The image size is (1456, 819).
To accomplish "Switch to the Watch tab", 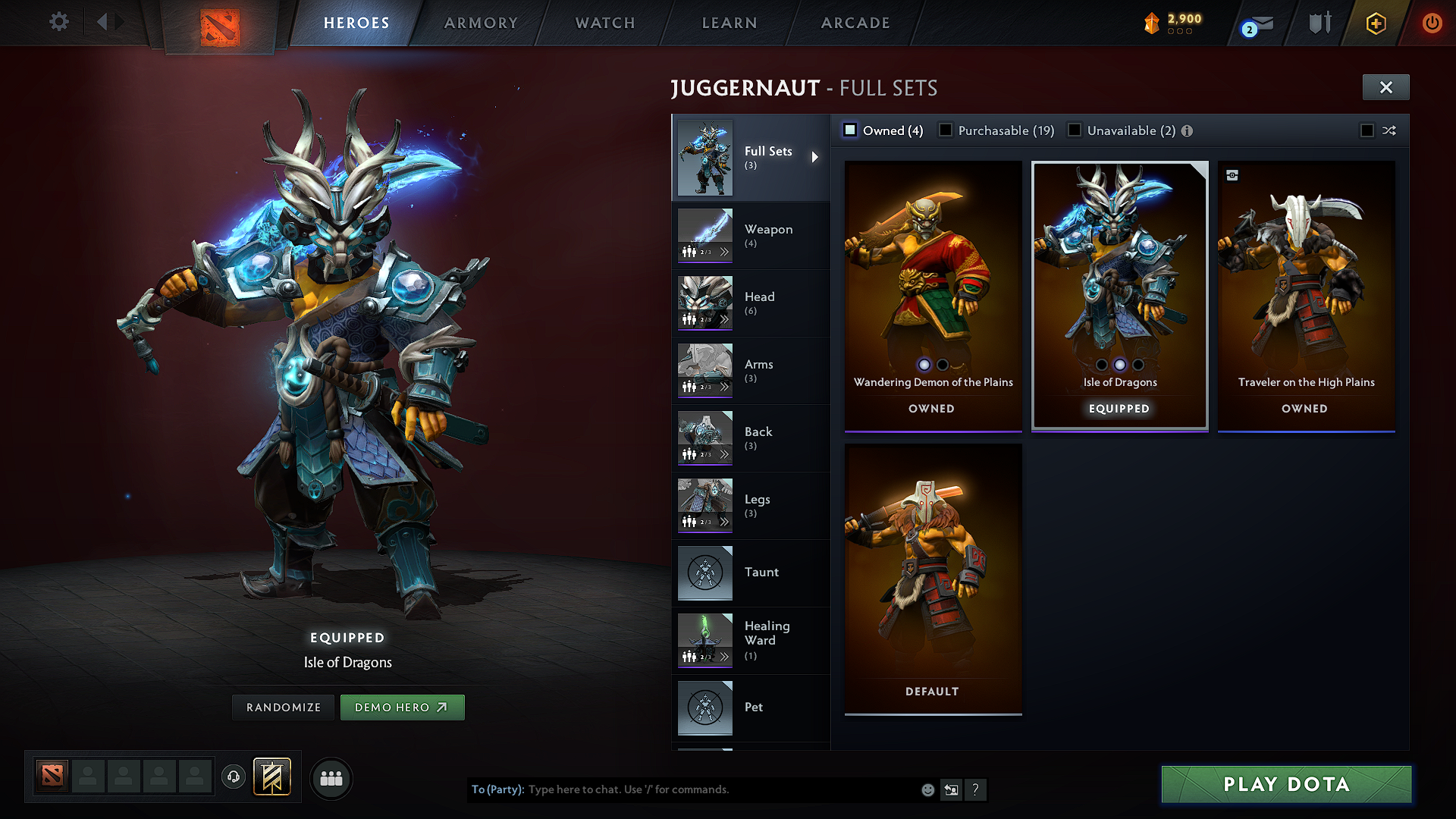I will pyautogui.click(x=604, y=23).
